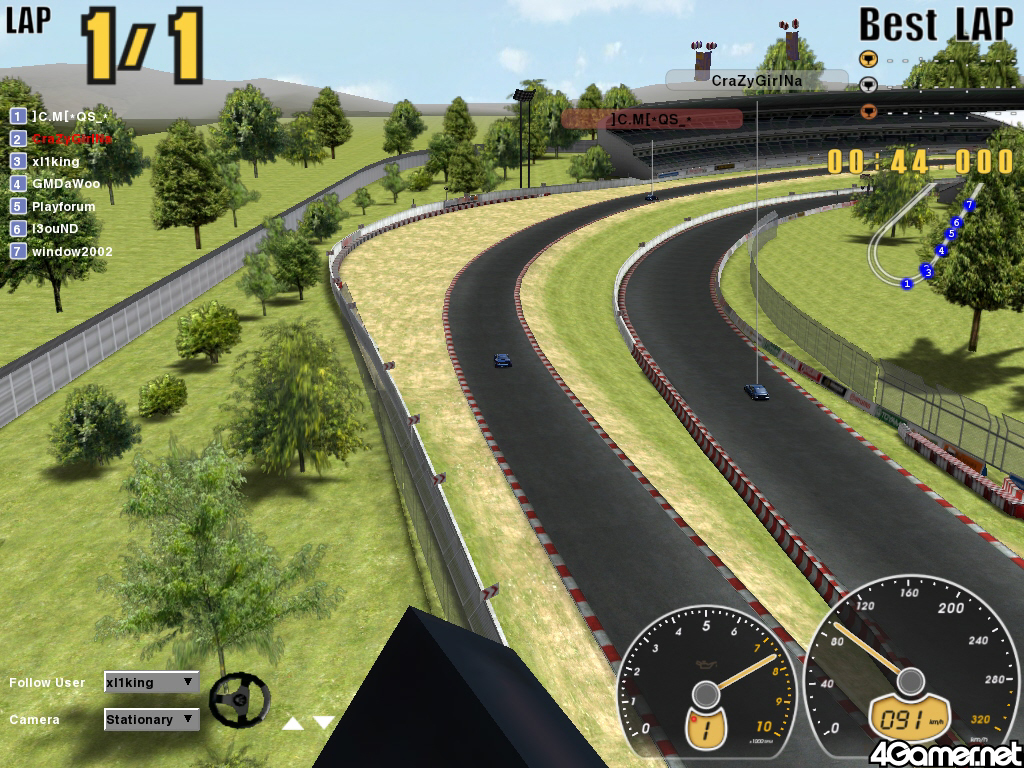
Task: Click the position 1 marker on minimap
Action: click(907, 284)
